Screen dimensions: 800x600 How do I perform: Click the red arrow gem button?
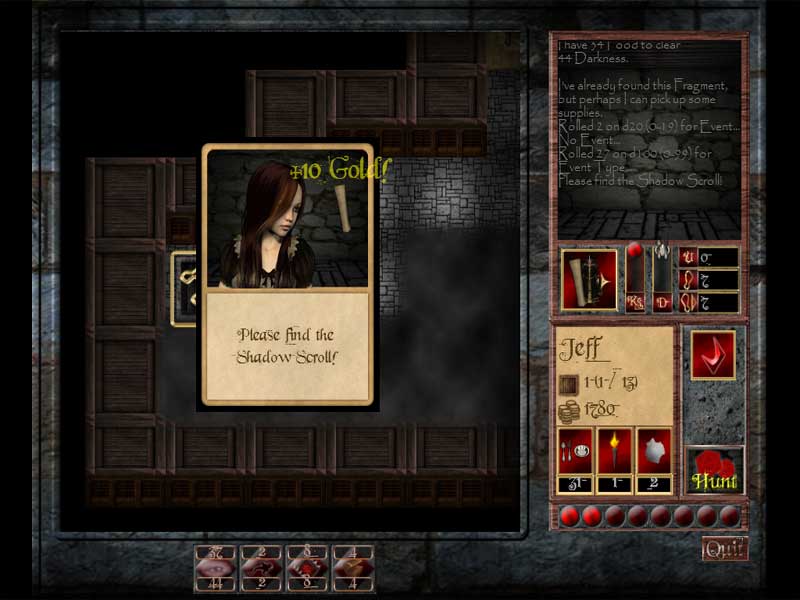tap(713, 354)
